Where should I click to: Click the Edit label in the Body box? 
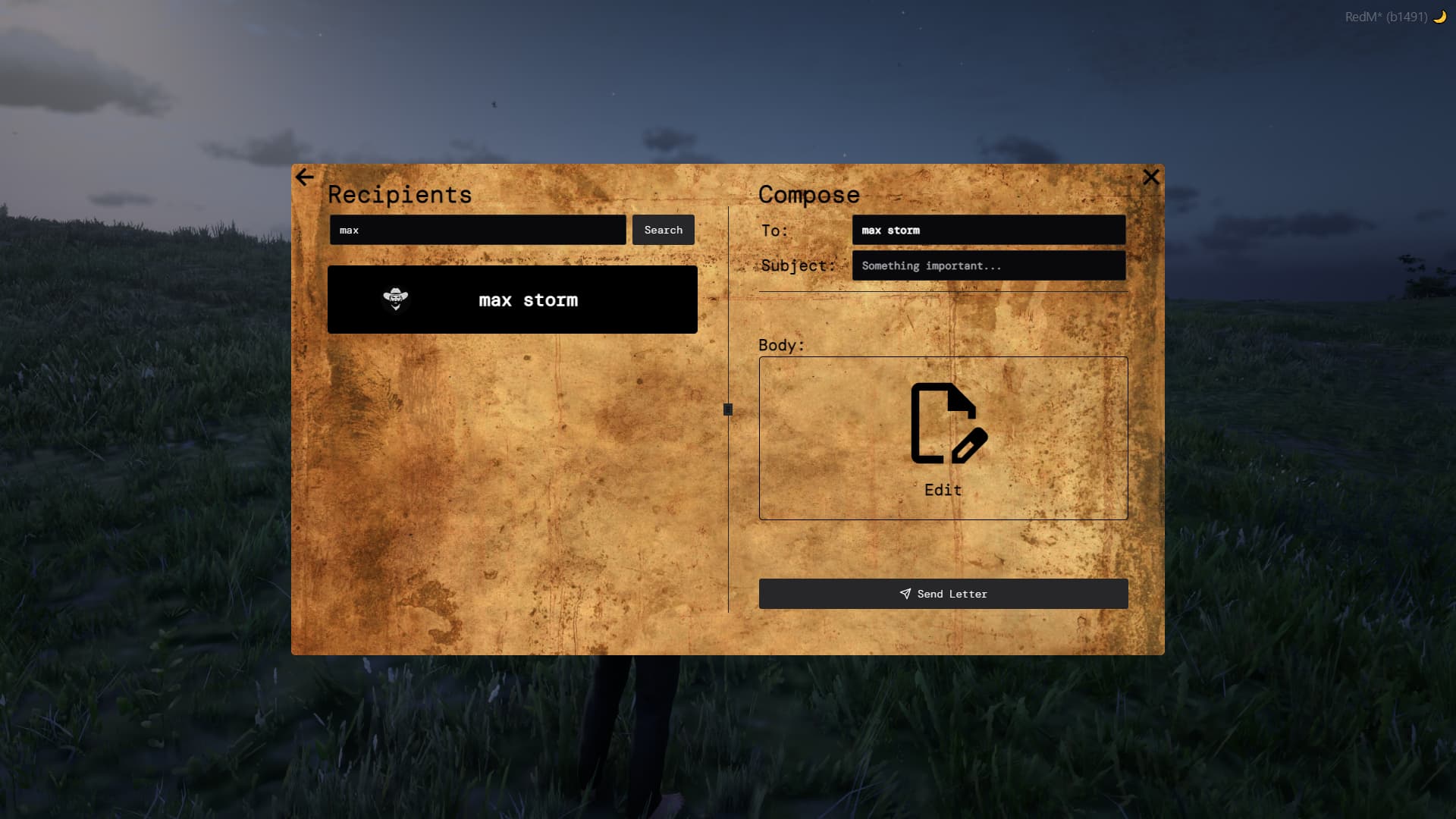[943, 490]
